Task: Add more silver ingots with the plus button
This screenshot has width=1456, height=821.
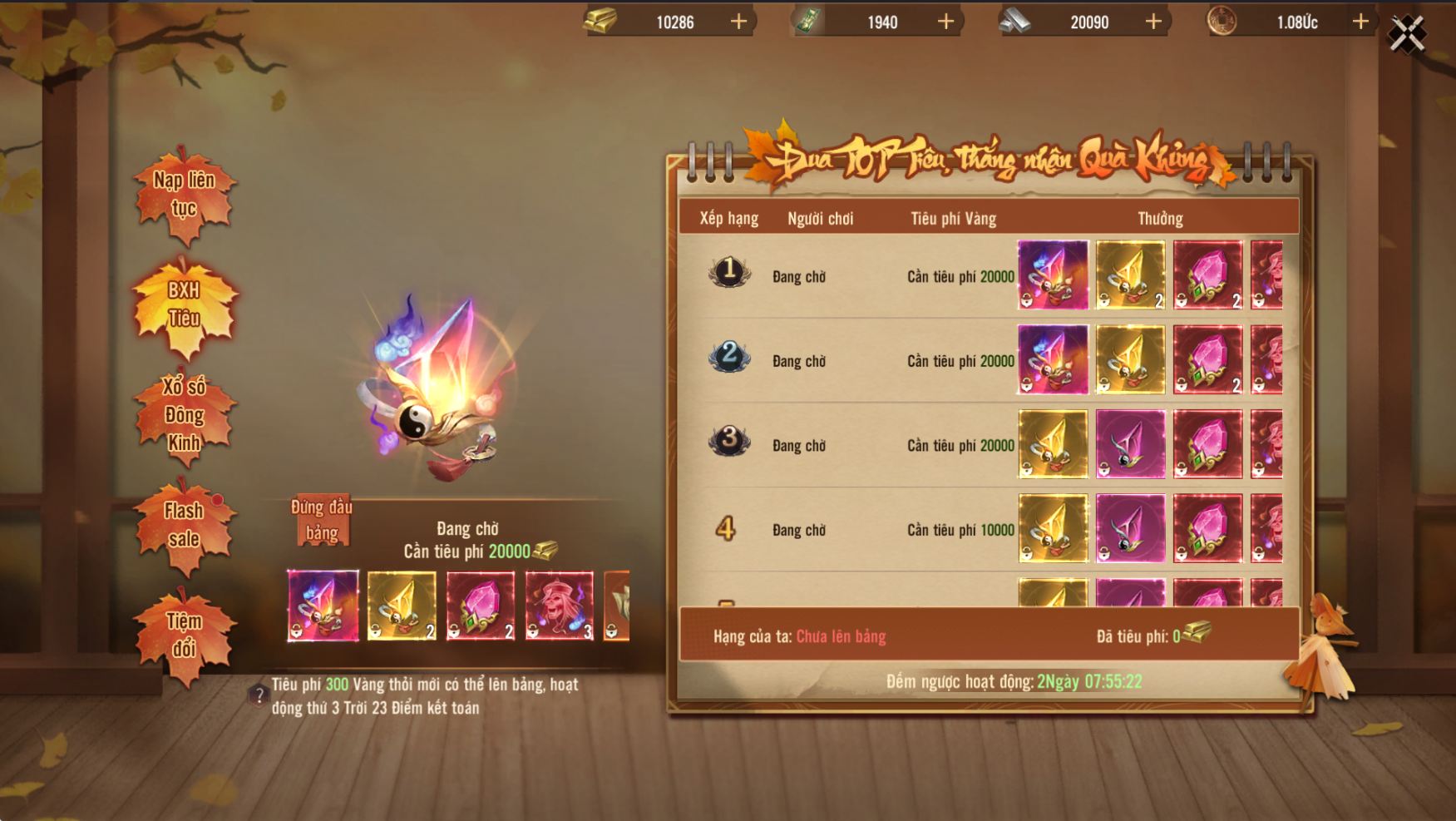Action: tap(1153, 22)
